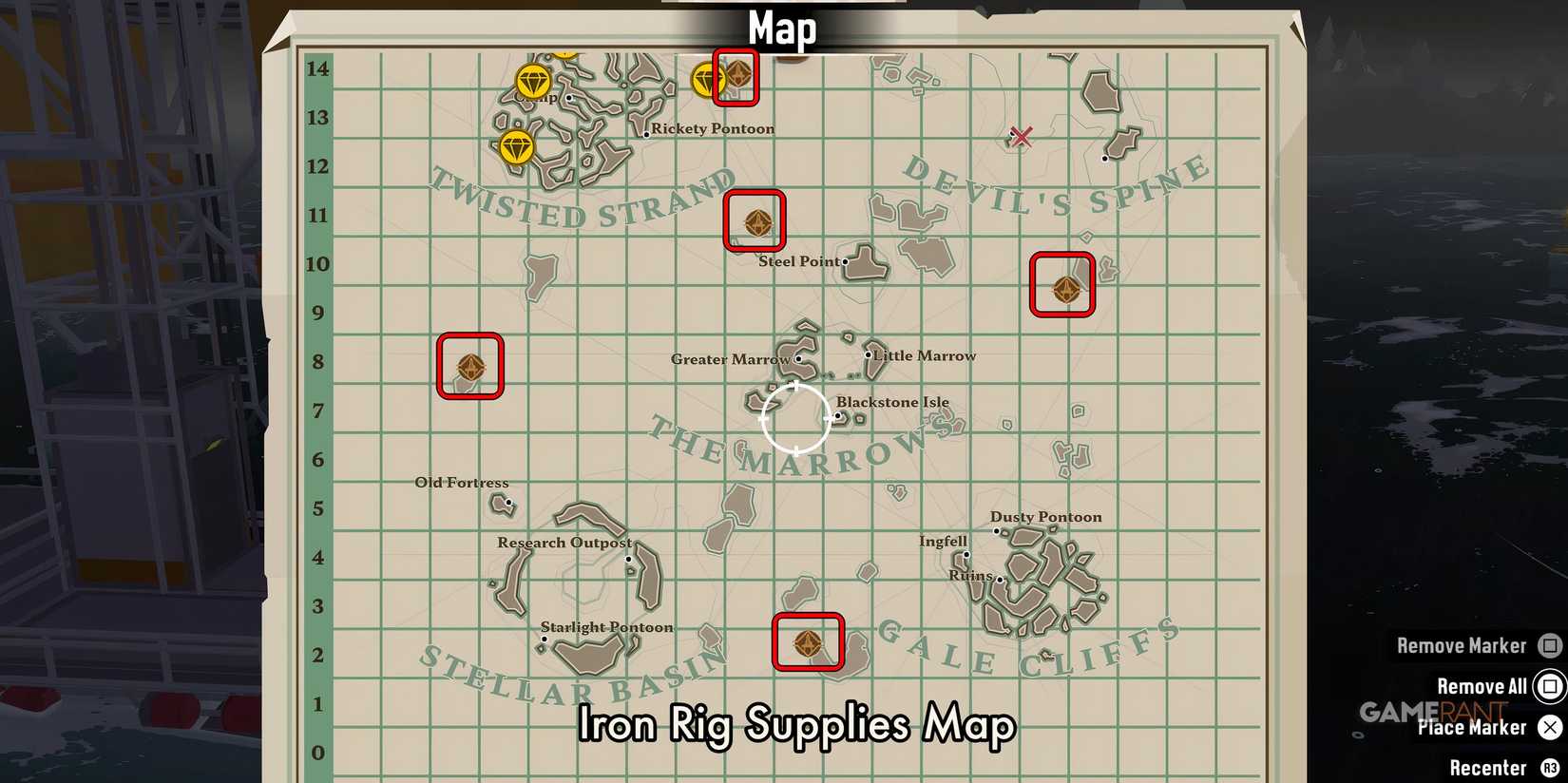Select the supply crate west of Greater Marrow
Viewport: 1568px width, 783px height.
tap(470, 366)
